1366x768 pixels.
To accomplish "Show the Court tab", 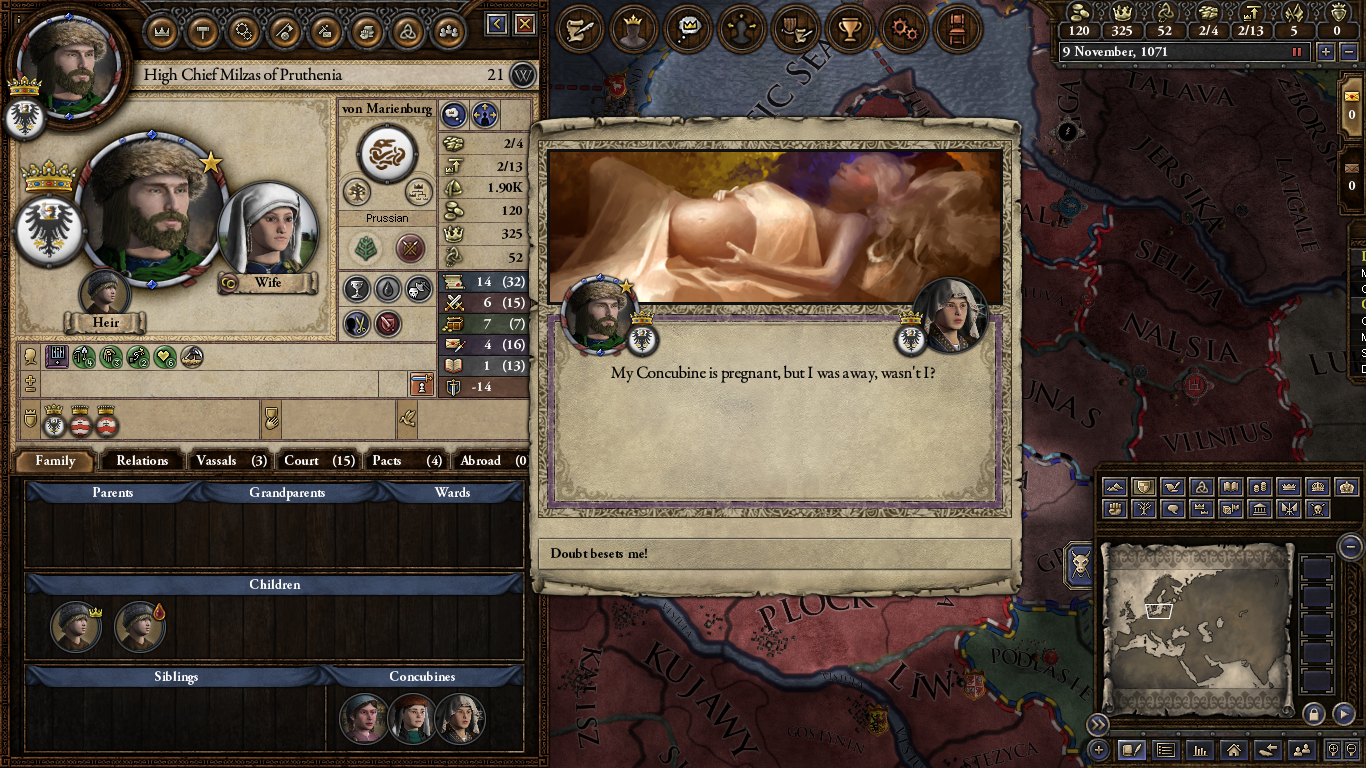I will (318, 461).
